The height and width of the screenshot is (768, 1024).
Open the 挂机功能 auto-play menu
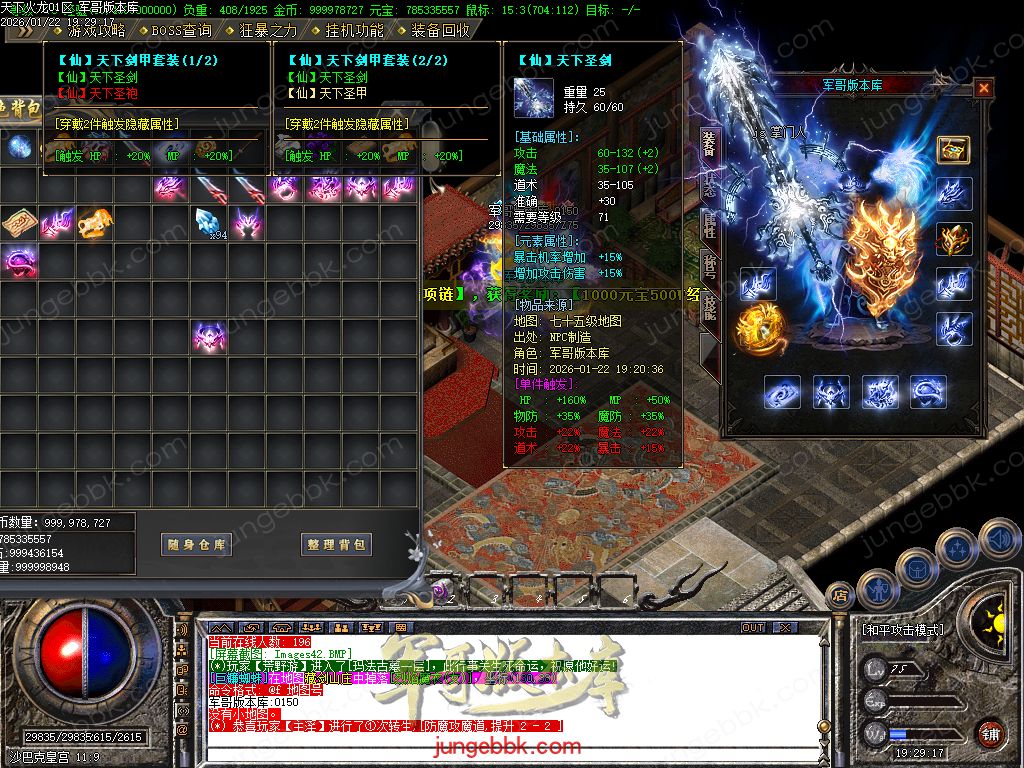[x=350, y=30]
